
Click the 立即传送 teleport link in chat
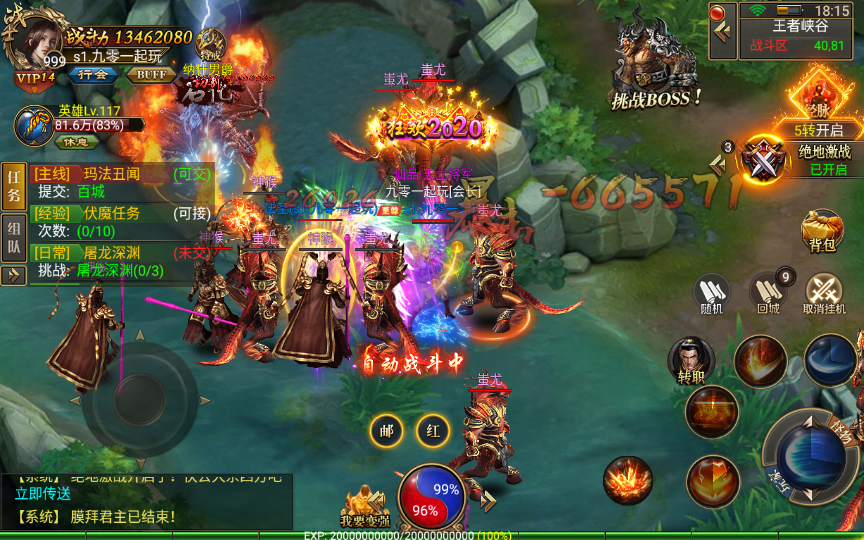[43, 493]
